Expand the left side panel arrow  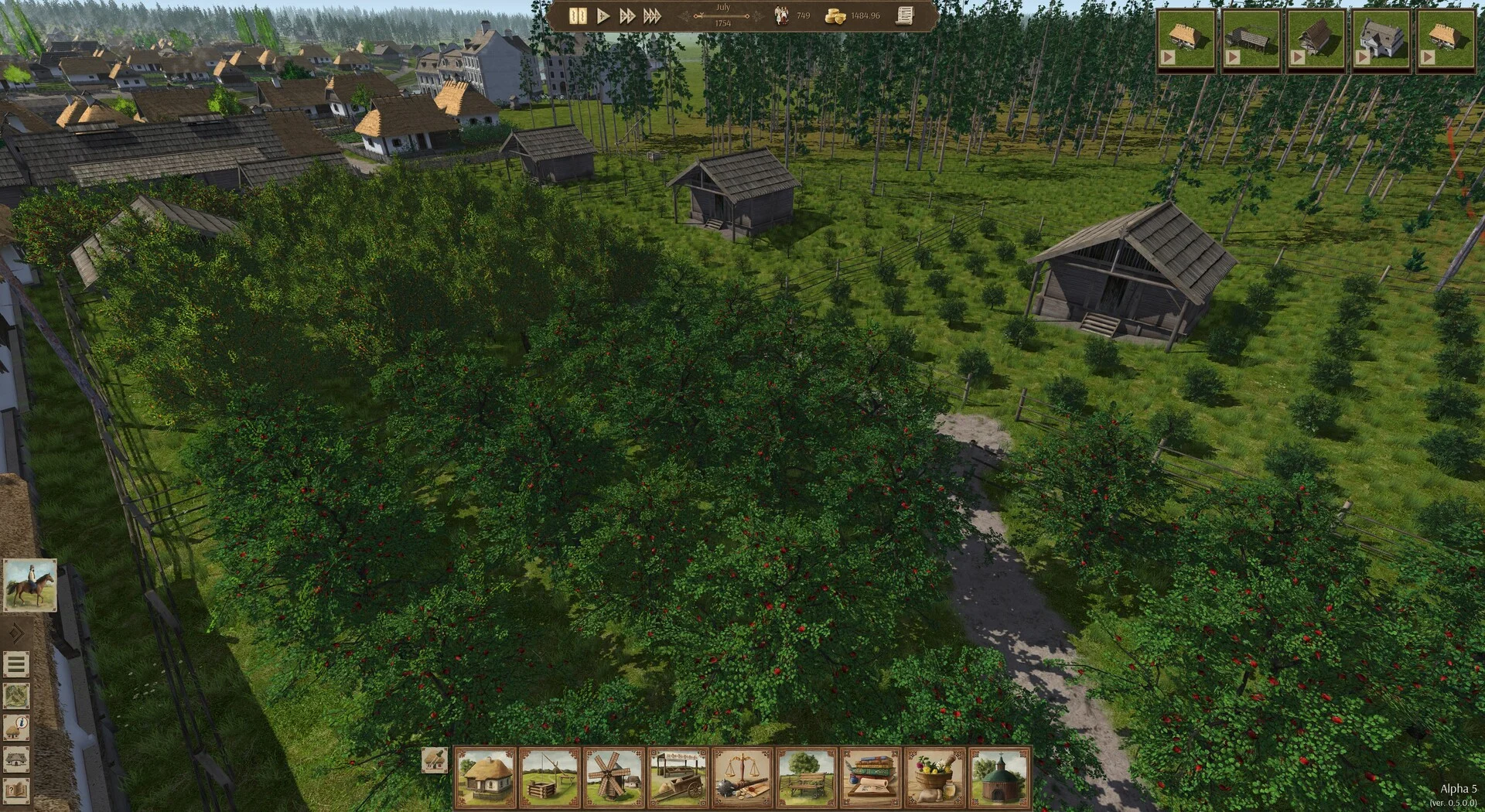[x=15, y=634]
